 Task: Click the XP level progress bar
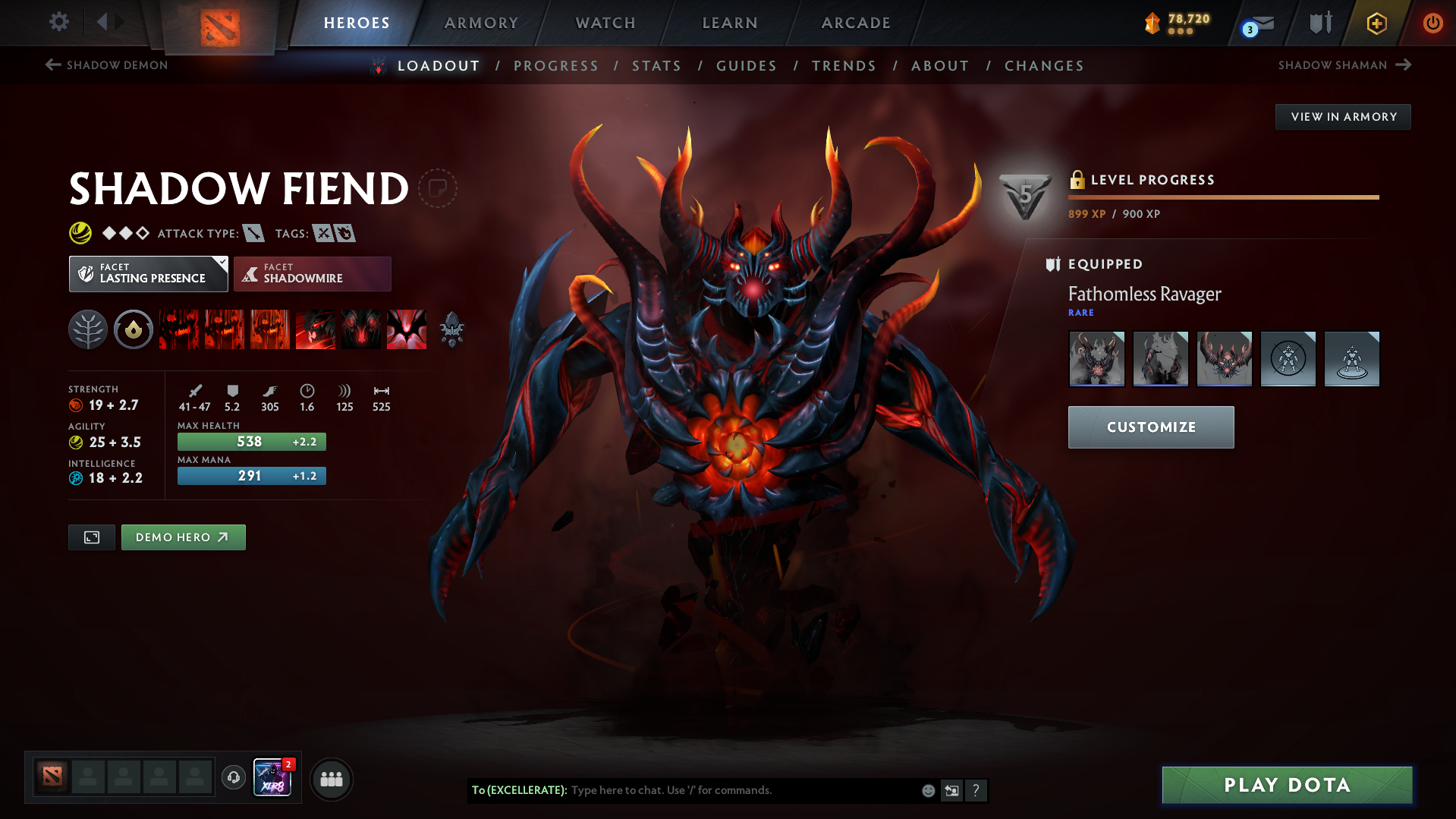click(x=1223, y=197)
